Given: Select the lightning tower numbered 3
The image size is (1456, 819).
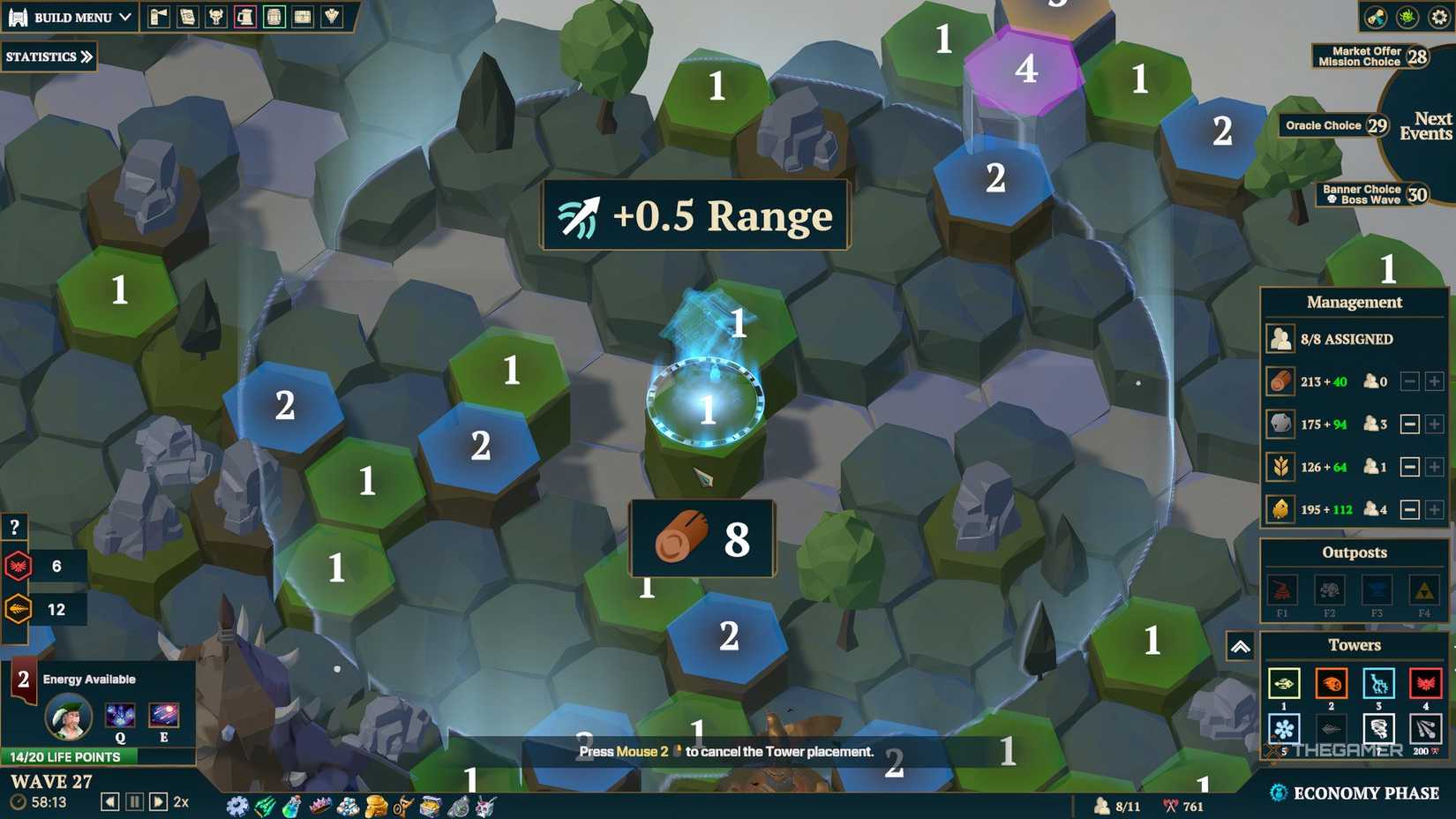Looking at the screenshot, I should tap(1379, 685).
